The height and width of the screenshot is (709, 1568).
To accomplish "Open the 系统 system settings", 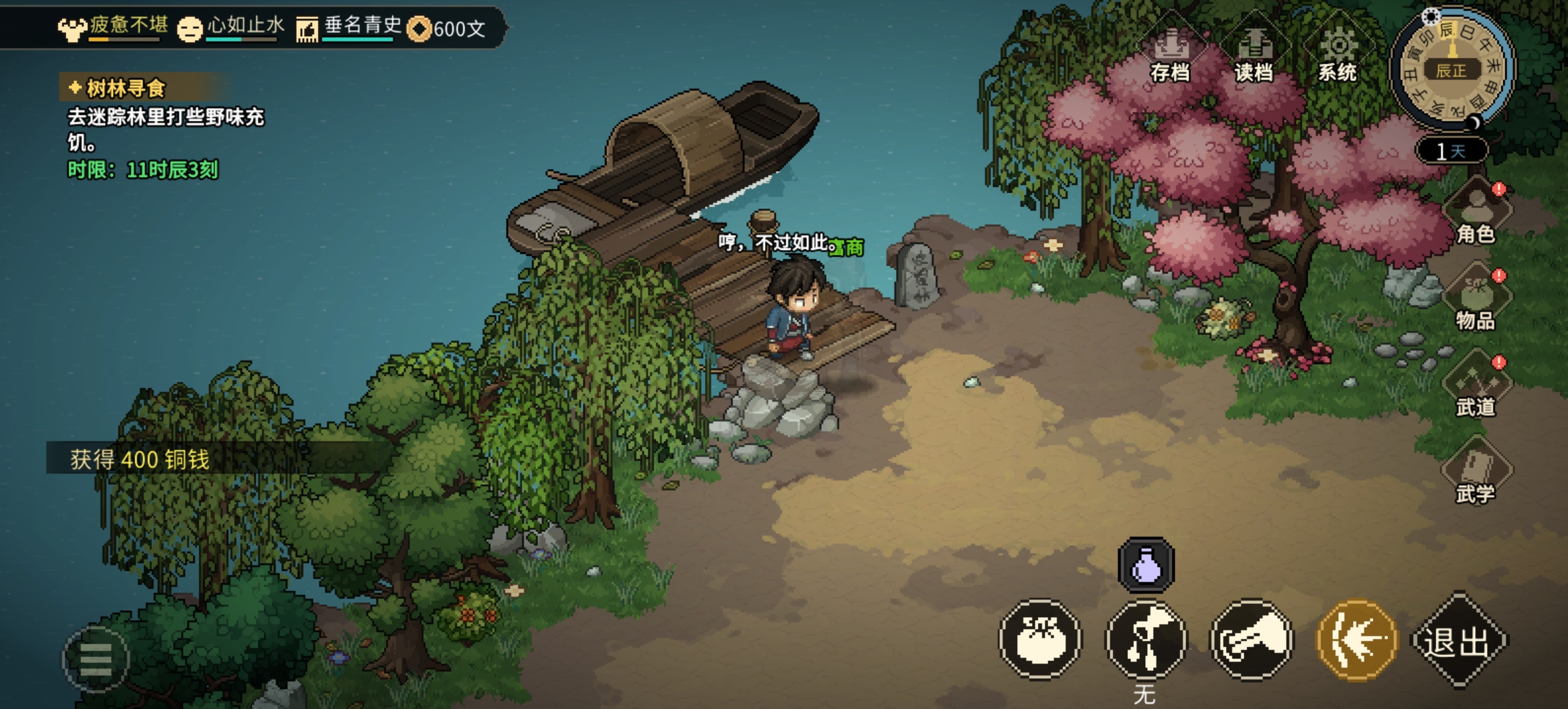I will 1338,55.
